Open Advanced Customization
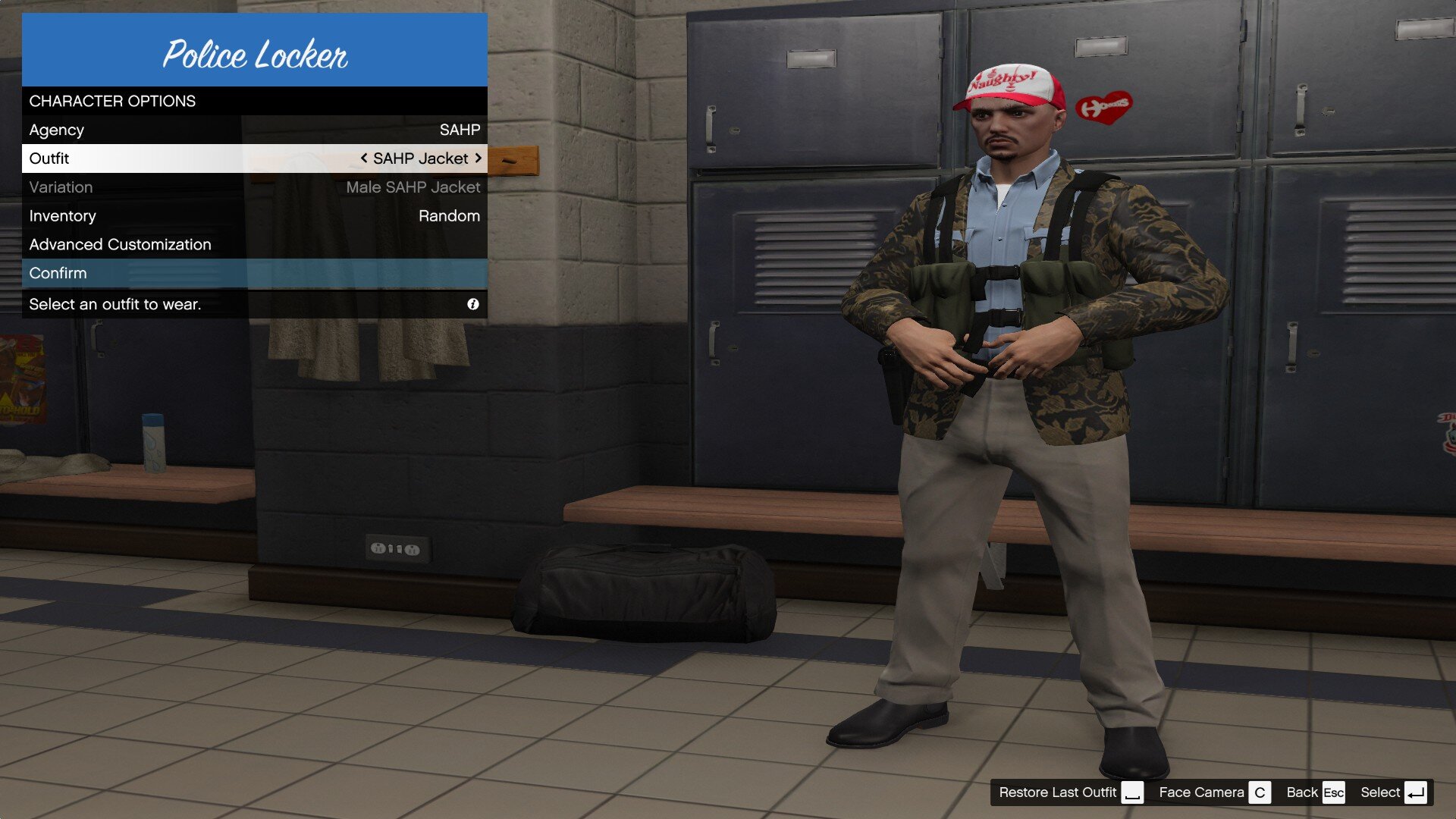 [254, 244]
